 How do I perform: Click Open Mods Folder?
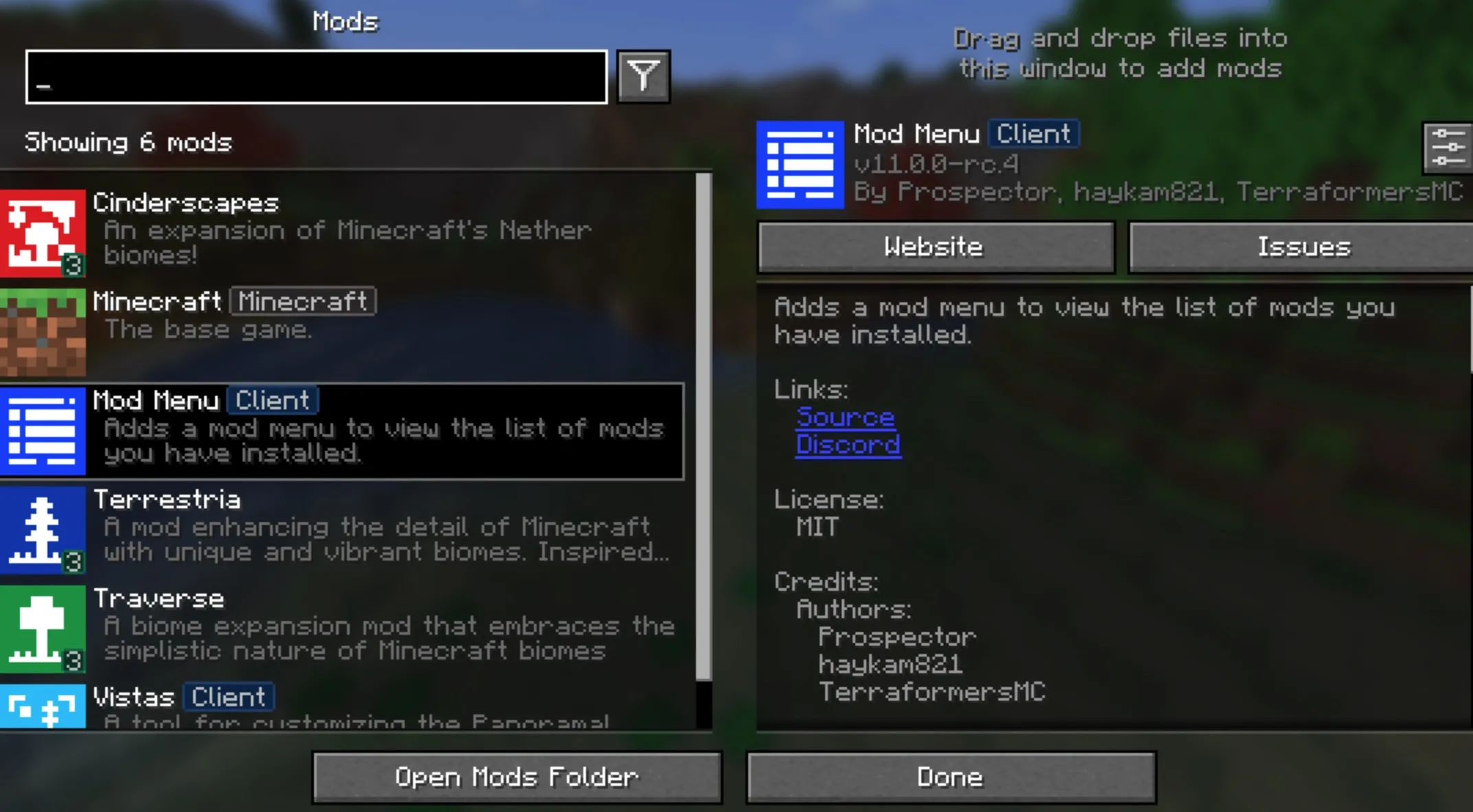(515, 776)
